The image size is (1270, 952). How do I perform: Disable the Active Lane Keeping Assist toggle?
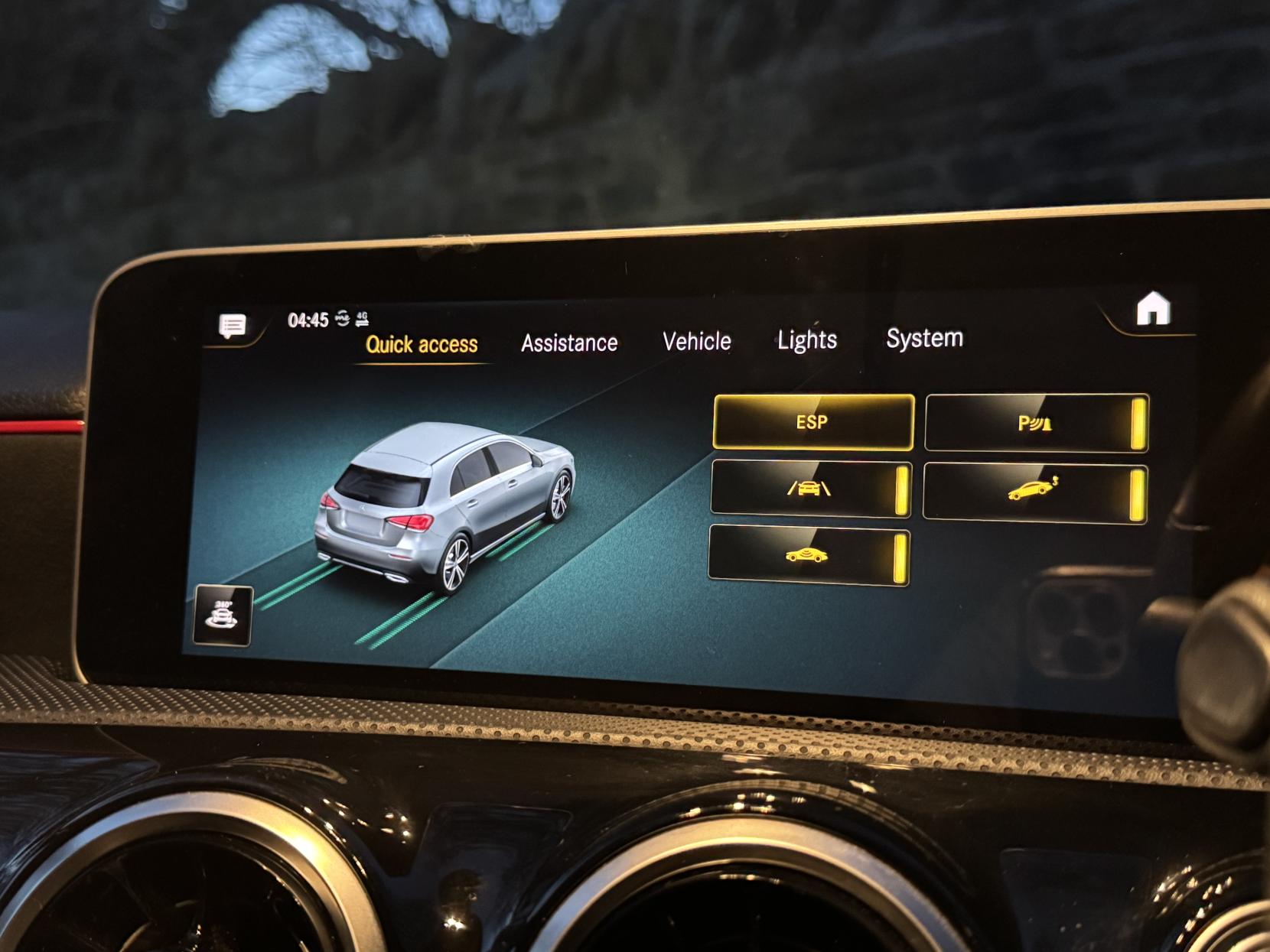904,489
